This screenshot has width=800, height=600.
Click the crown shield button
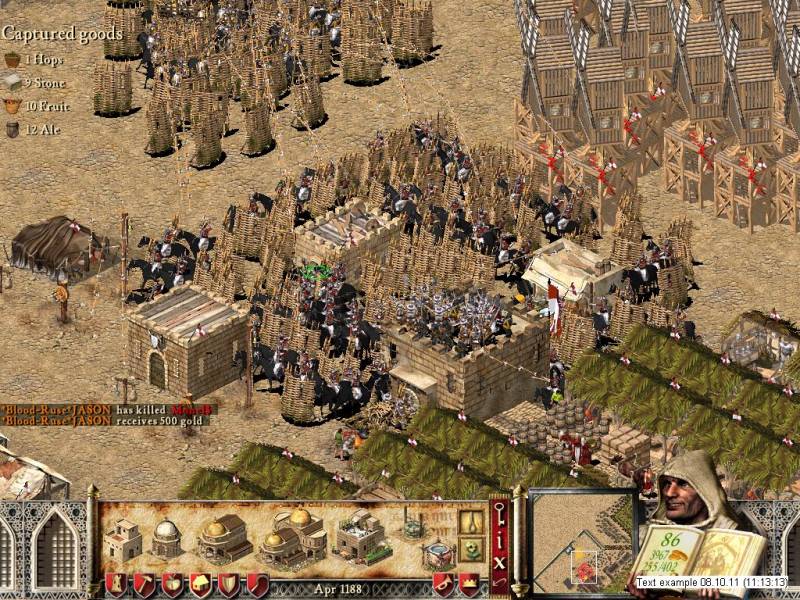point(469,584)
